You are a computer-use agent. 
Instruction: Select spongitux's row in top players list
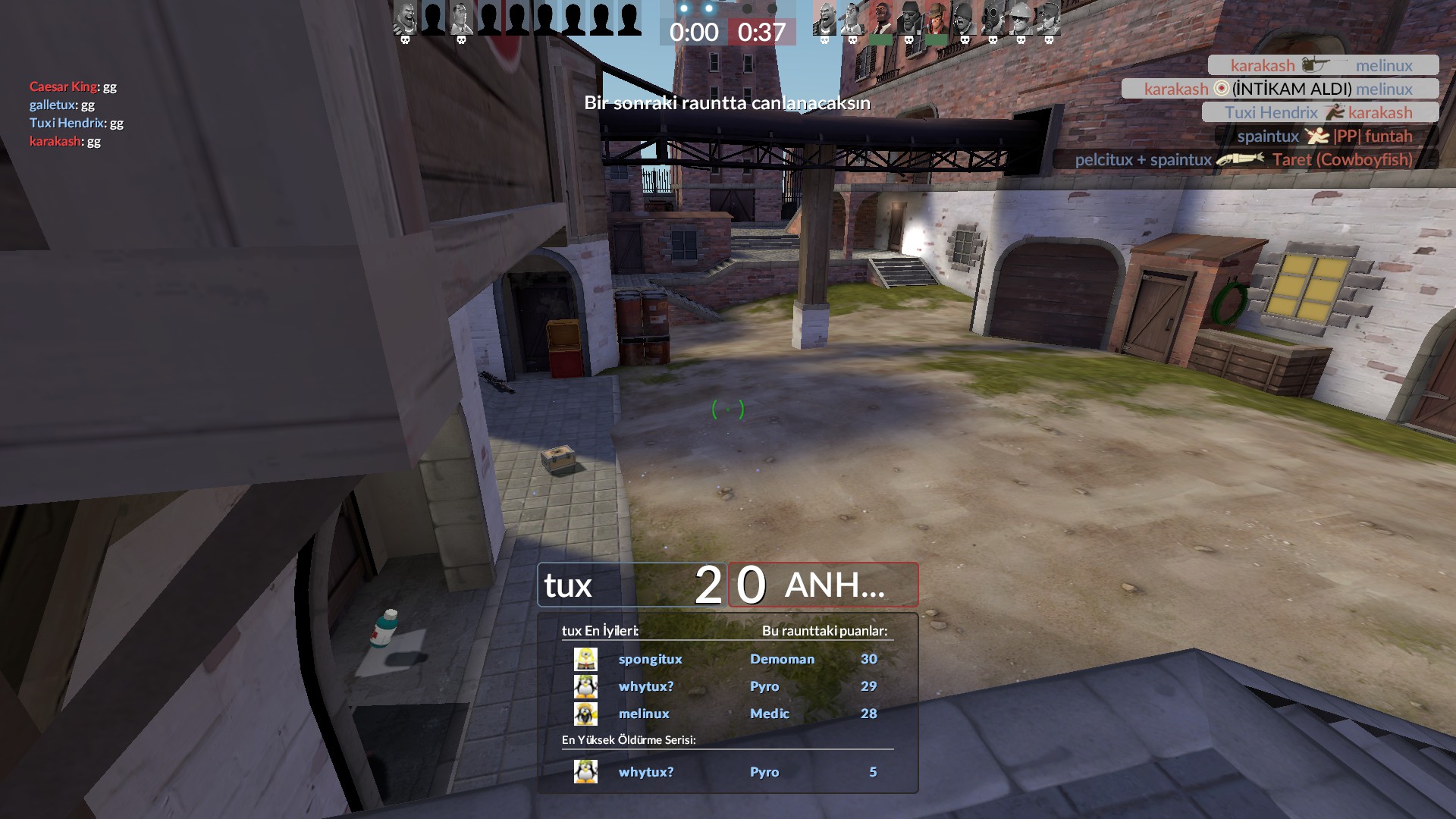(726, 659)
